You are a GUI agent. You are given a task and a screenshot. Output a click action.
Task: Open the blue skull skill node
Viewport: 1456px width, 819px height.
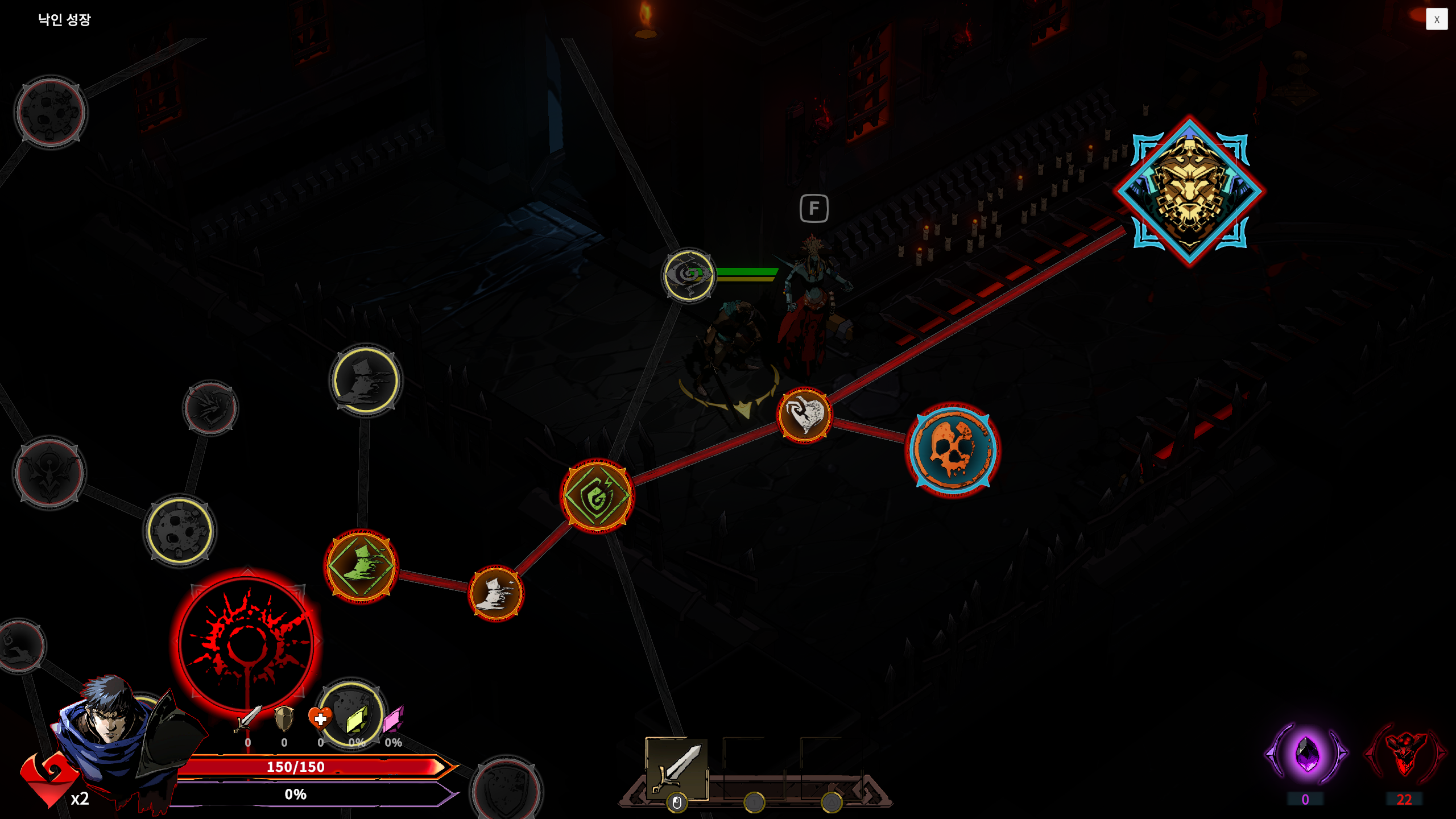click(x=952, y=451)
